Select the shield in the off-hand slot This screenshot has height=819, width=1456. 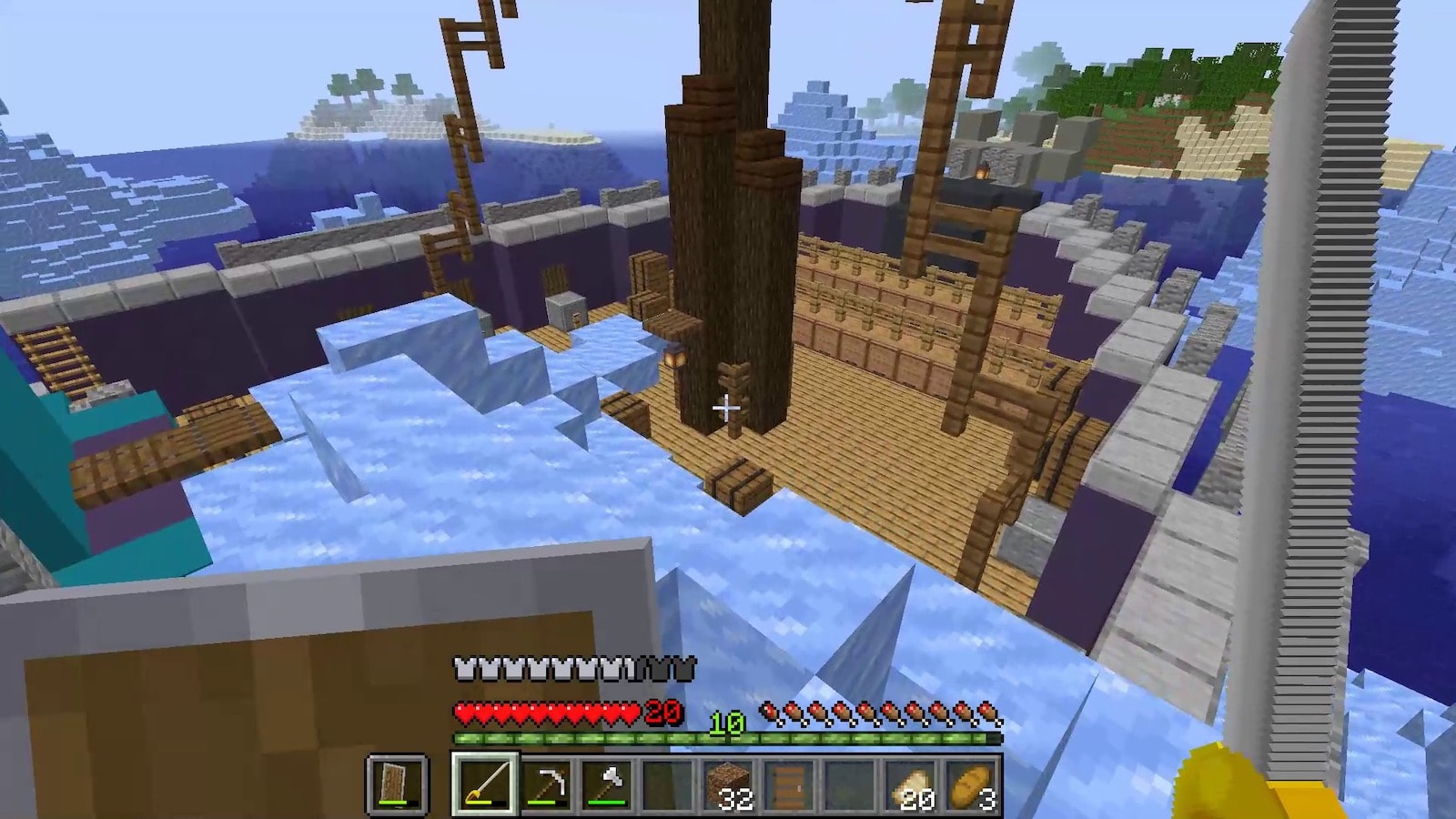[x=397, y=784]
